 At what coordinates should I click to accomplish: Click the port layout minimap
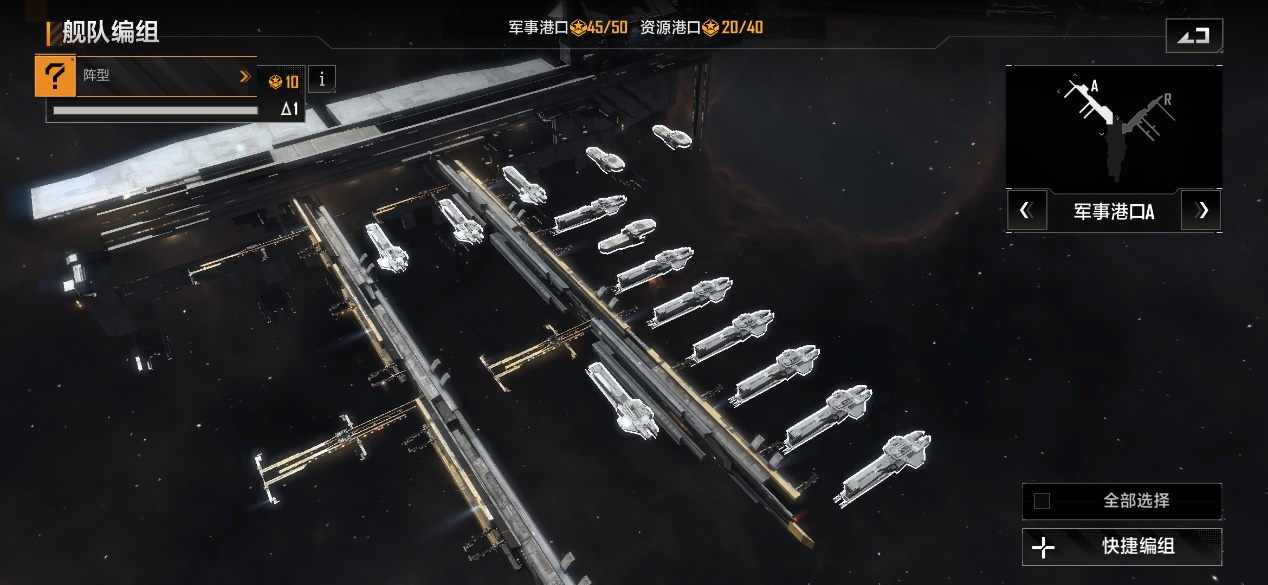coord(1113,127)
